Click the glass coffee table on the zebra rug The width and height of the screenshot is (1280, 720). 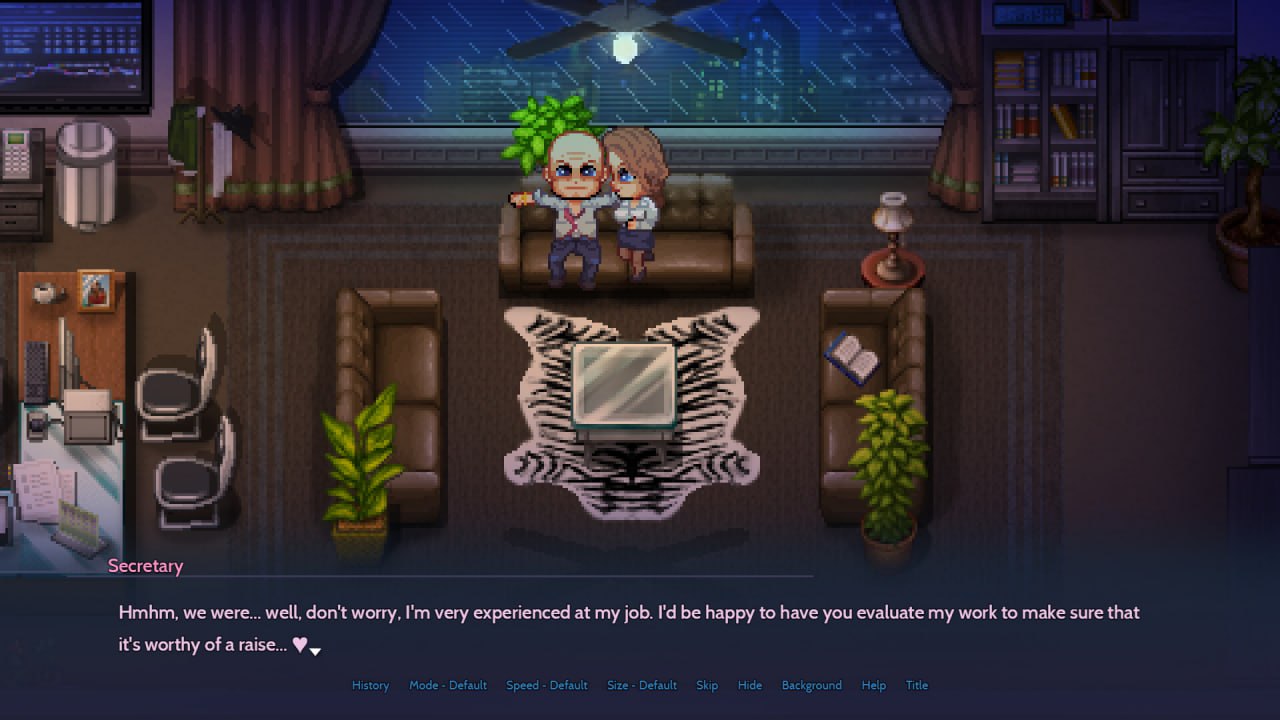pos(622,385)
